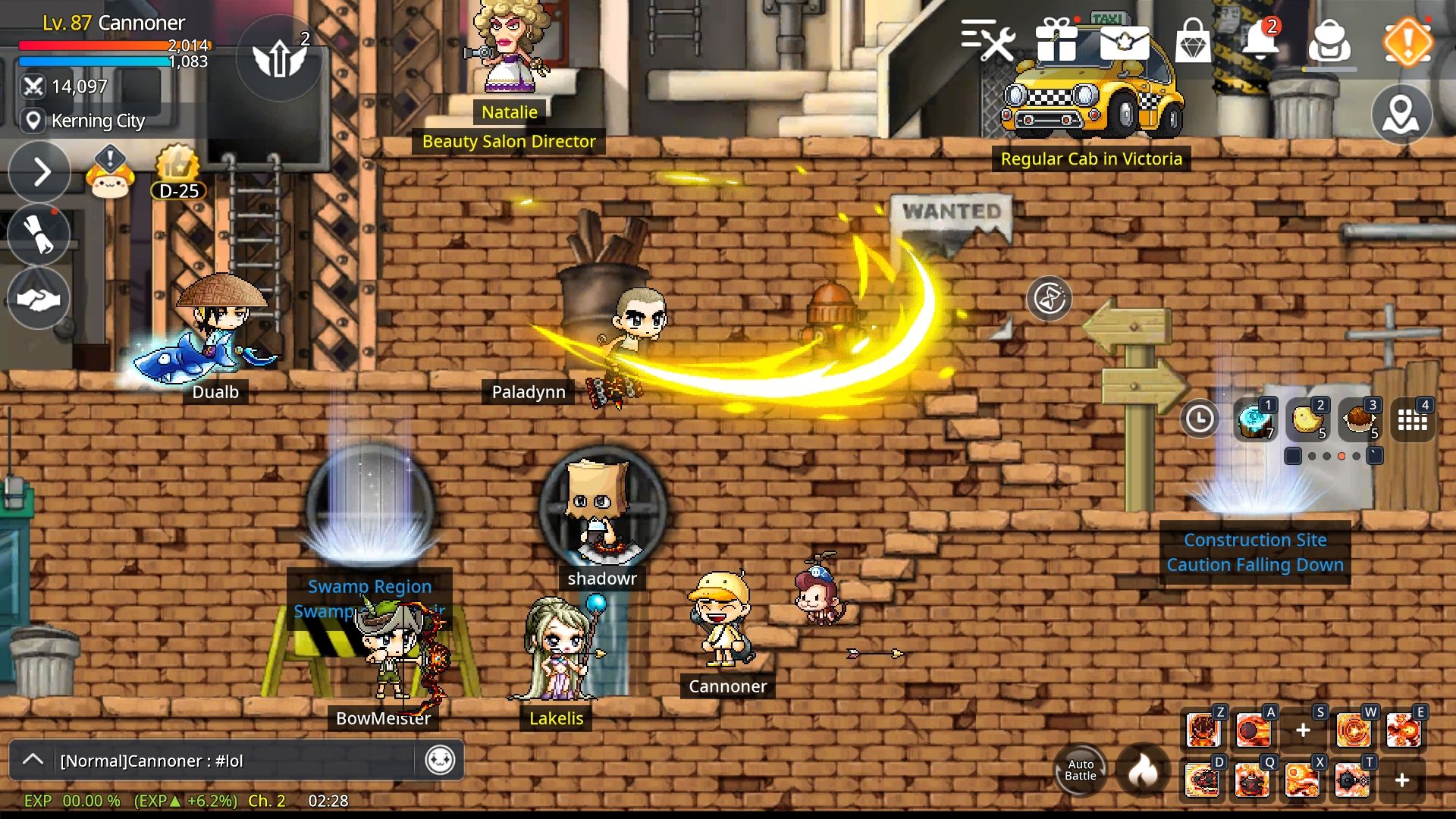Open the level-up wings icon

pos(280,58)
